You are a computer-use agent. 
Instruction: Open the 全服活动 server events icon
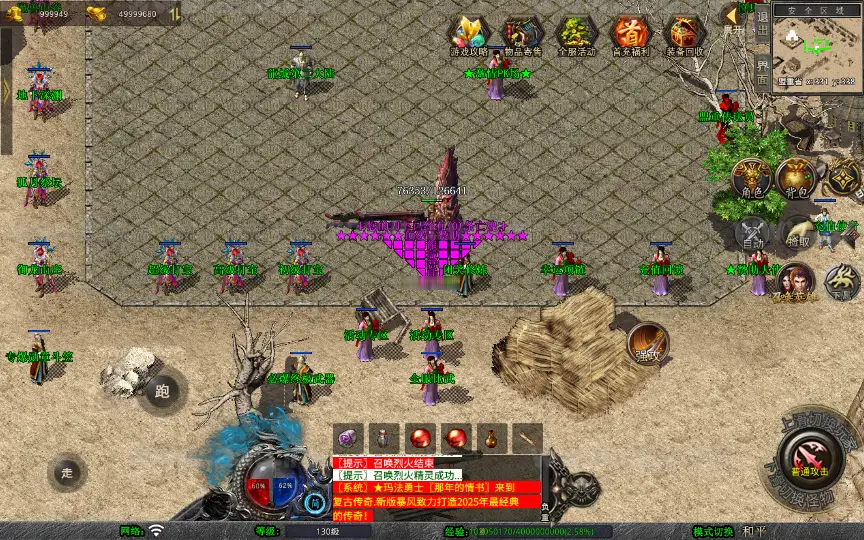point(576,35)
